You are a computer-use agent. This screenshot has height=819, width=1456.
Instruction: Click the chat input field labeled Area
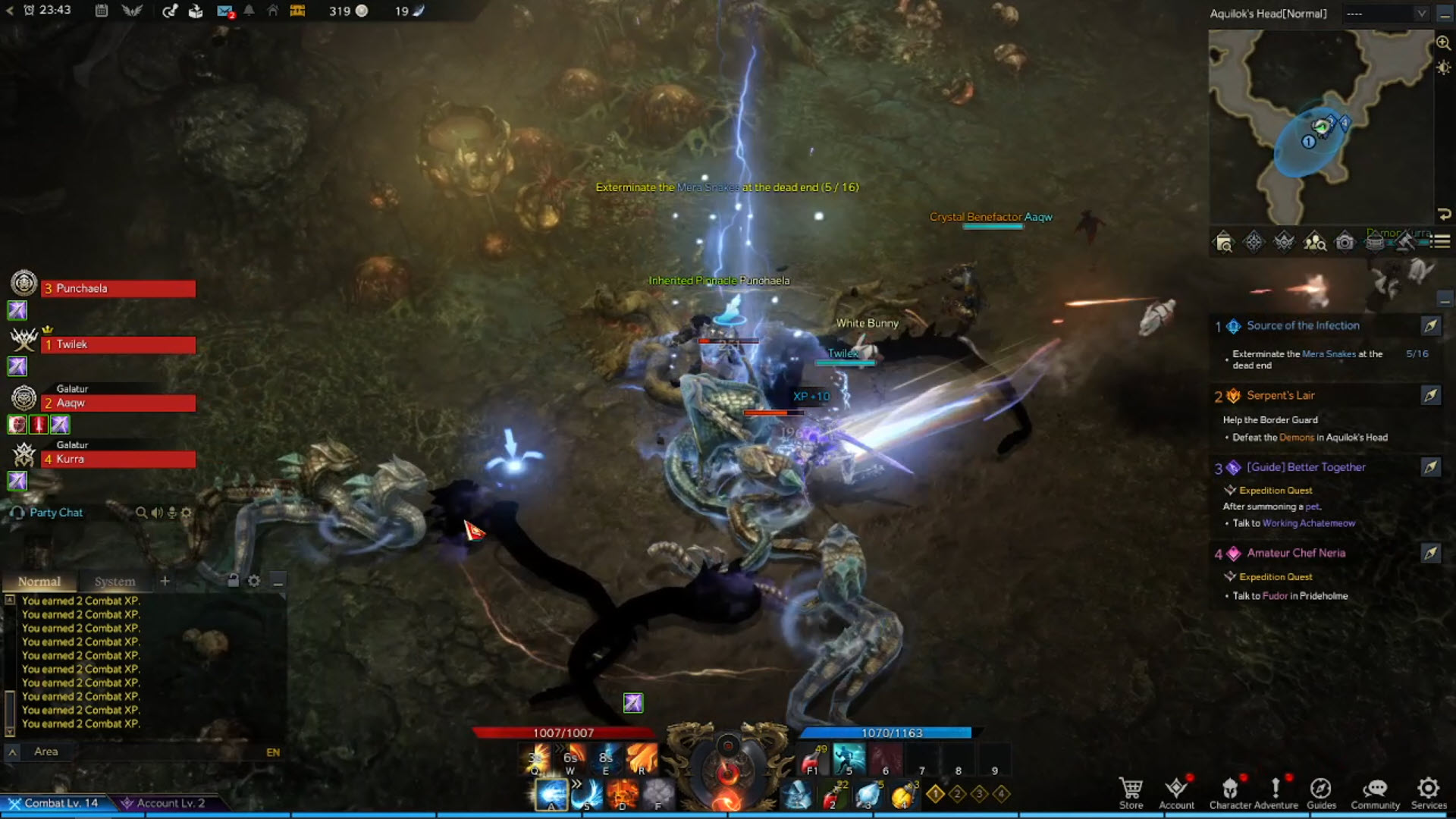tap(152, 752)
